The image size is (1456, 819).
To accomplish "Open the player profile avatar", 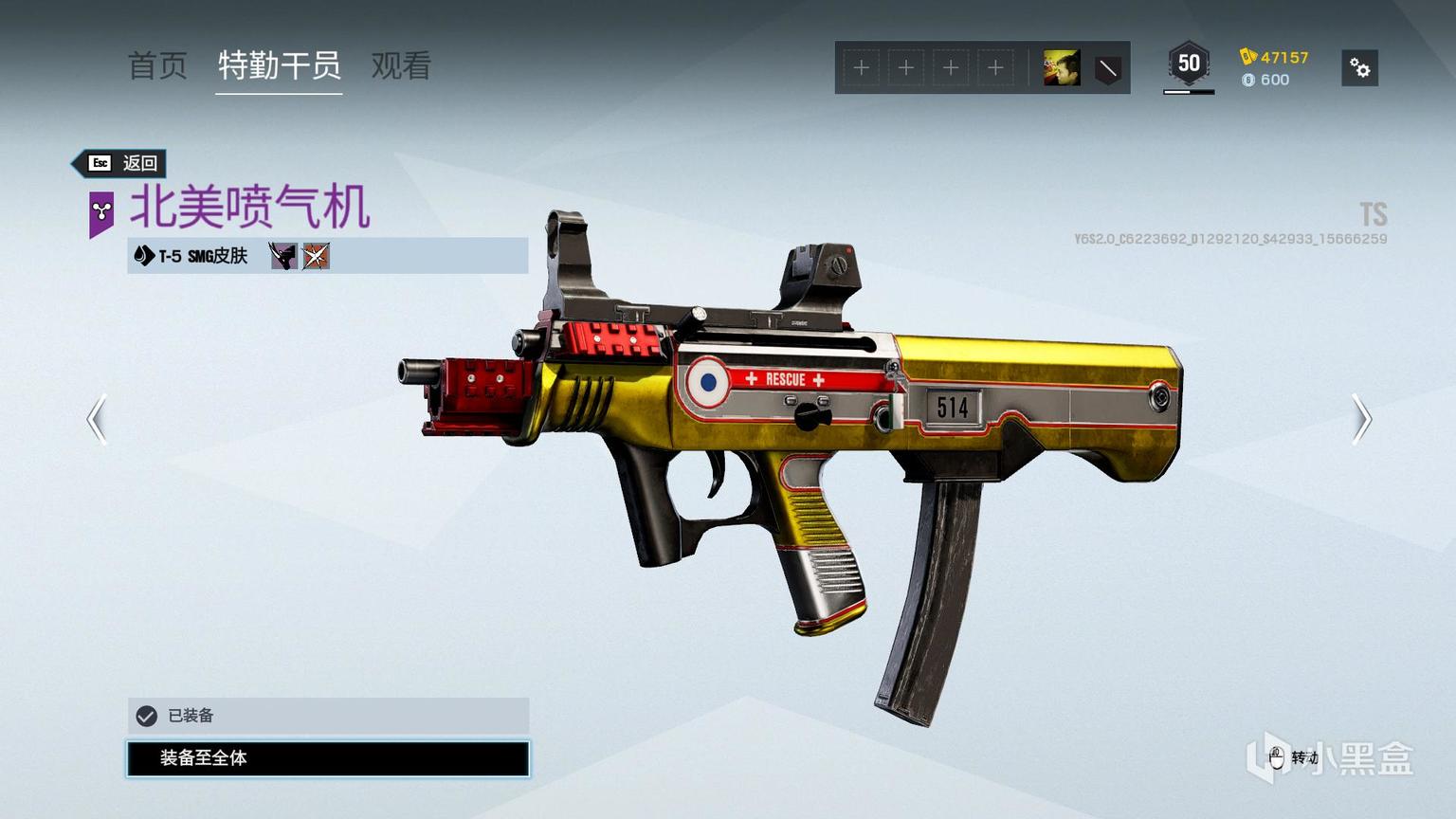I will [x=1062, y=68].
